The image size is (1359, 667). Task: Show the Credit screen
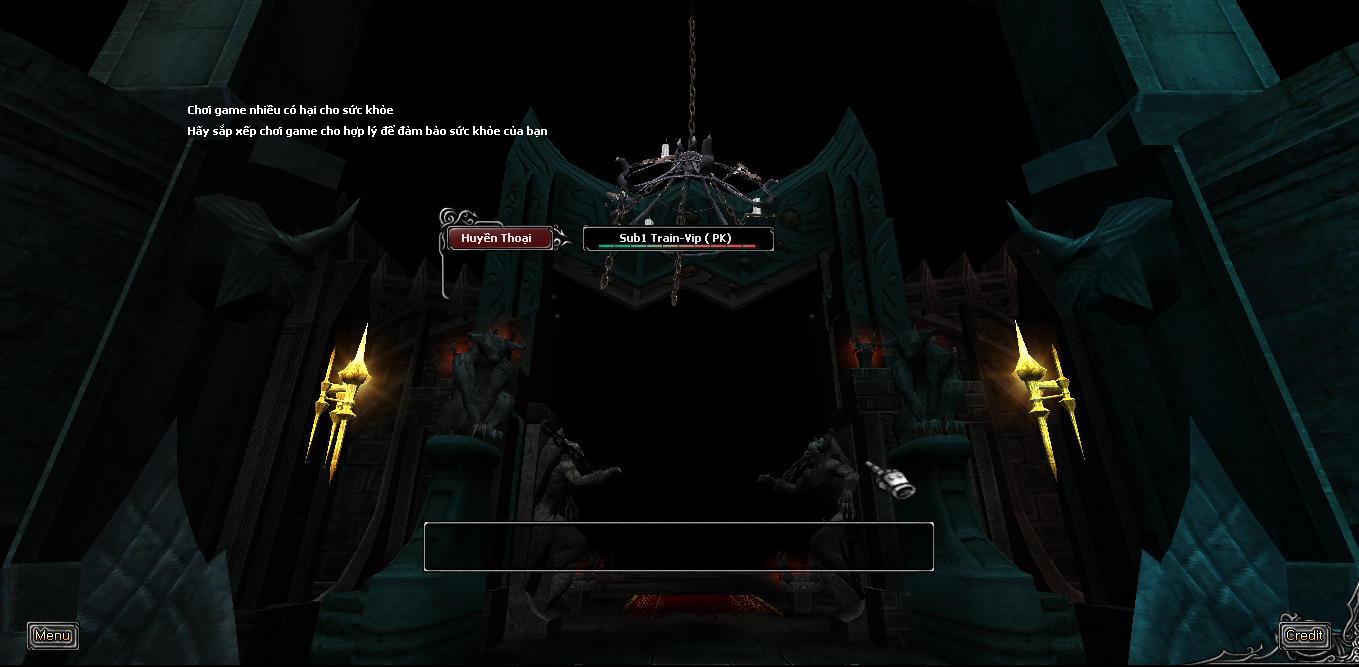click(1304, 635)
